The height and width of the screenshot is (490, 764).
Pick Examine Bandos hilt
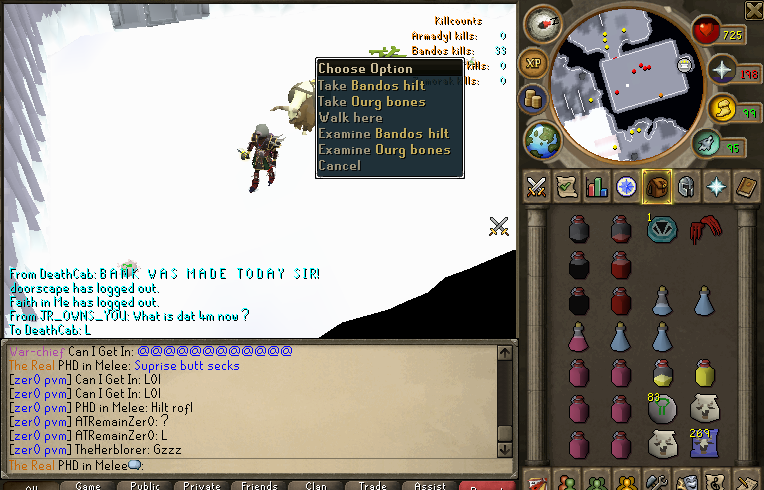point(383,134)
